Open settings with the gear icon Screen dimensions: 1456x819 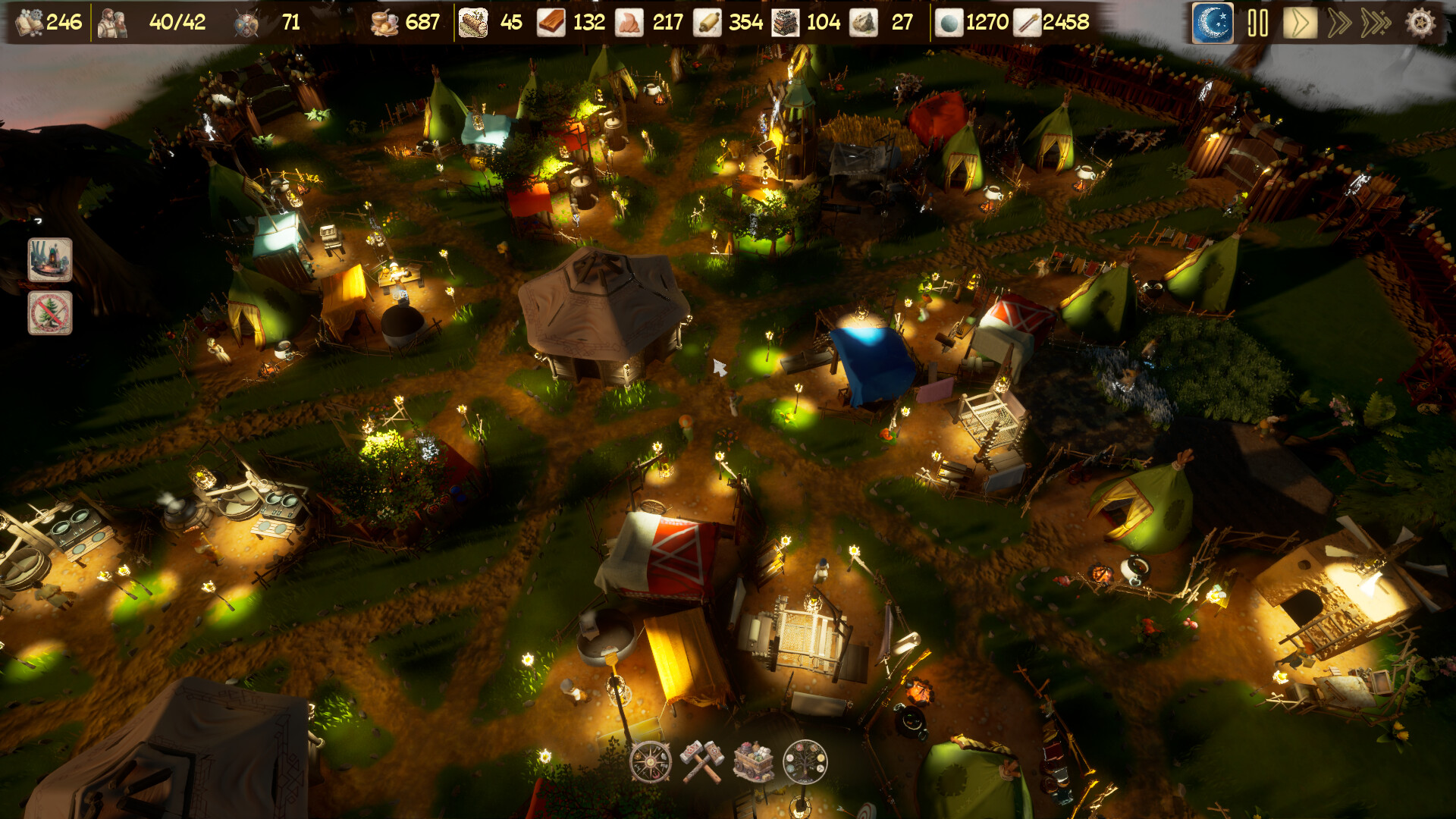[1420, 23]
